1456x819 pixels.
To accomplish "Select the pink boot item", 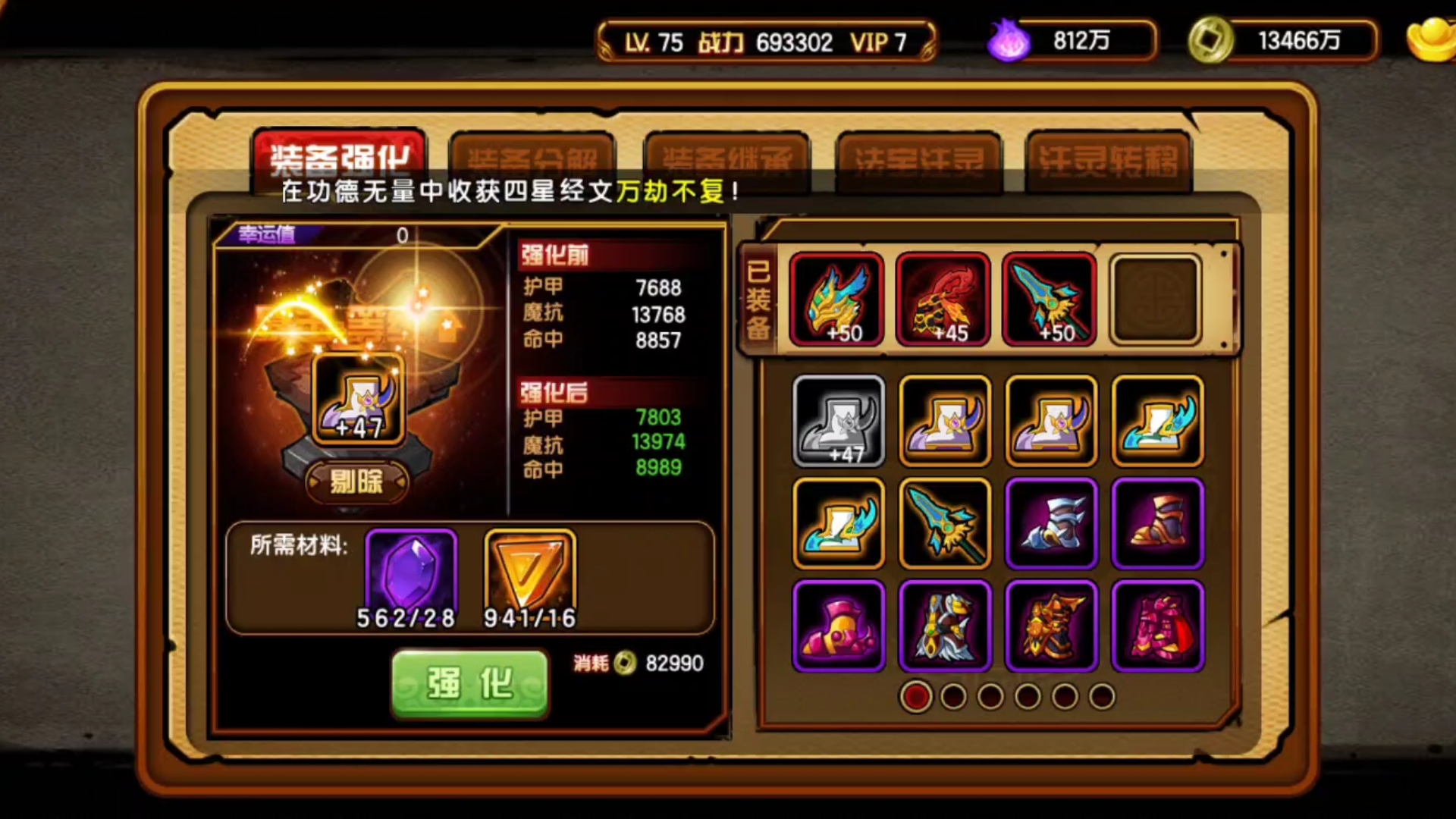I will 839,626.
